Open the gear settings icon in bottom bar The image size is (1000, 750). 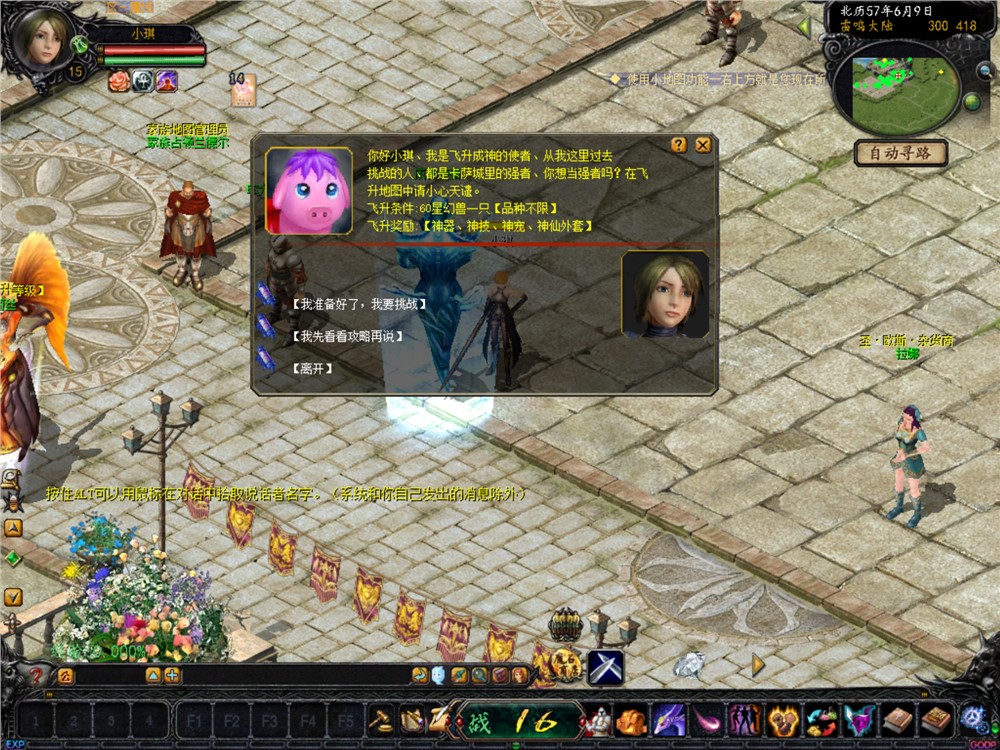click(x=972, y=718)
